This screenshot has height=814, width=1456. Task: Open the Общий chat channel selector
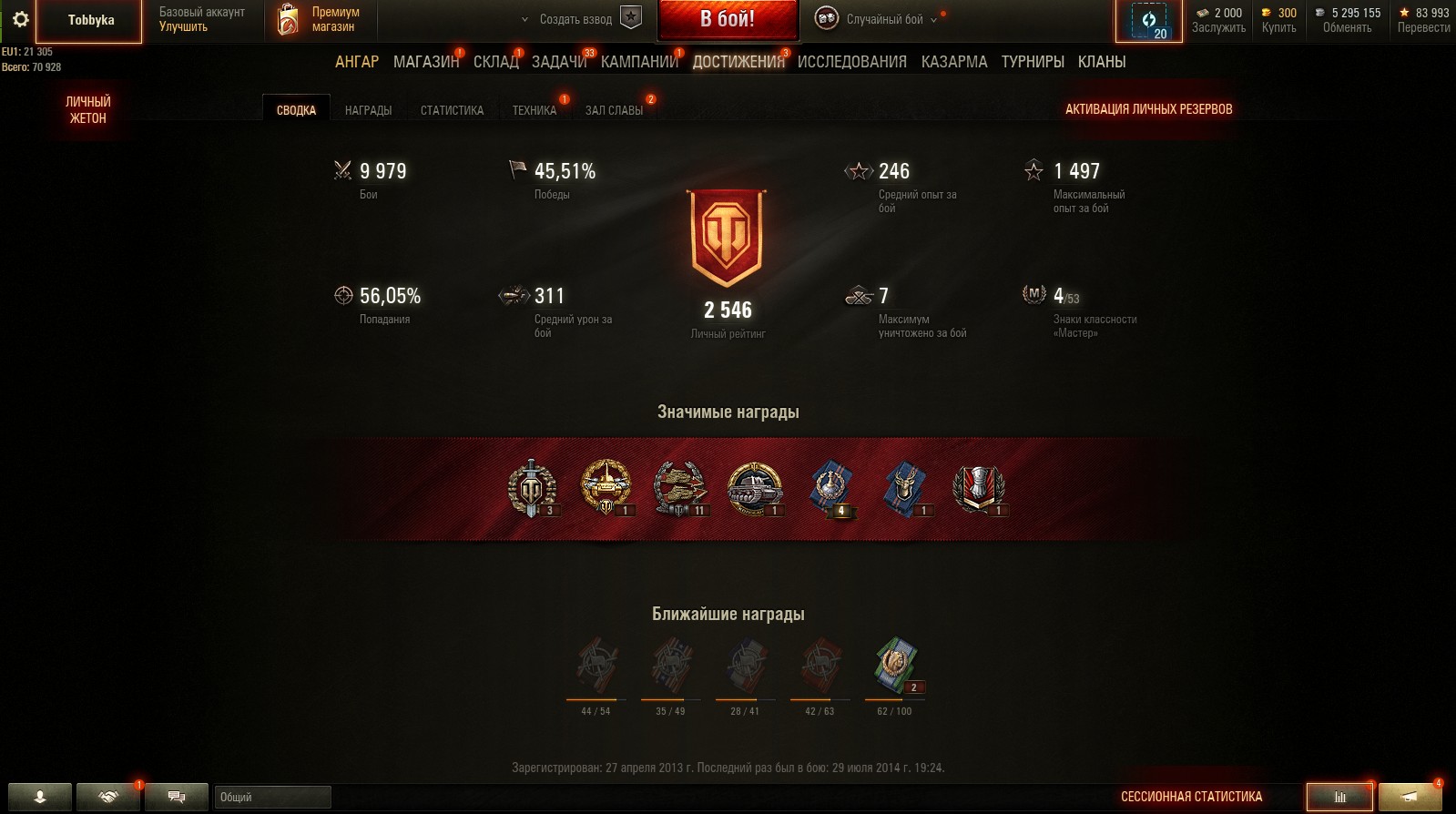pyautogui.click(x=273, y=798)
